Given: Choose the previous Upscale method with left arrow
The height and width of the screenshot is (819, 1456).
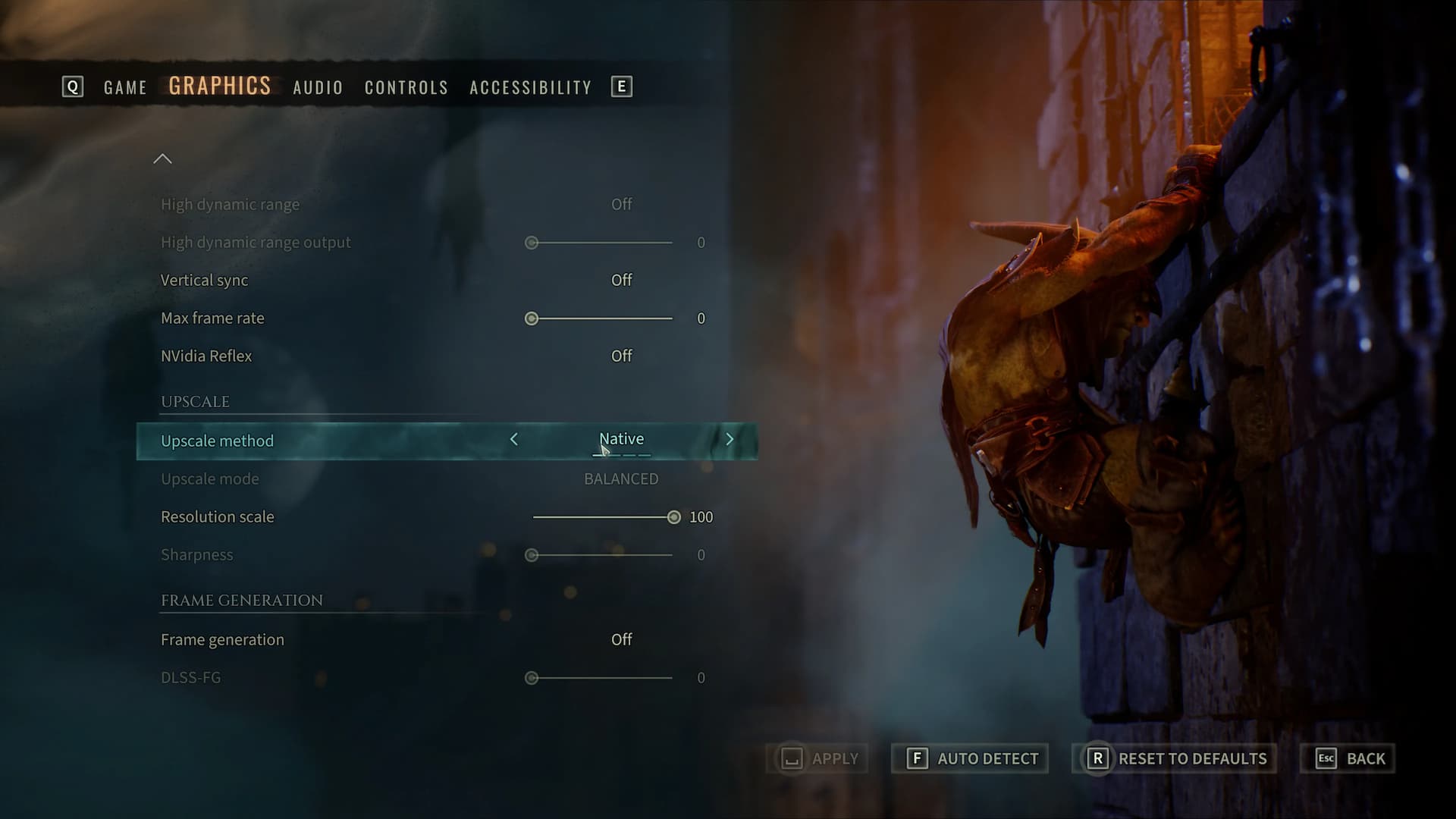Looking at the screenshot, I should pyautogui.click(x=514, y=439).
